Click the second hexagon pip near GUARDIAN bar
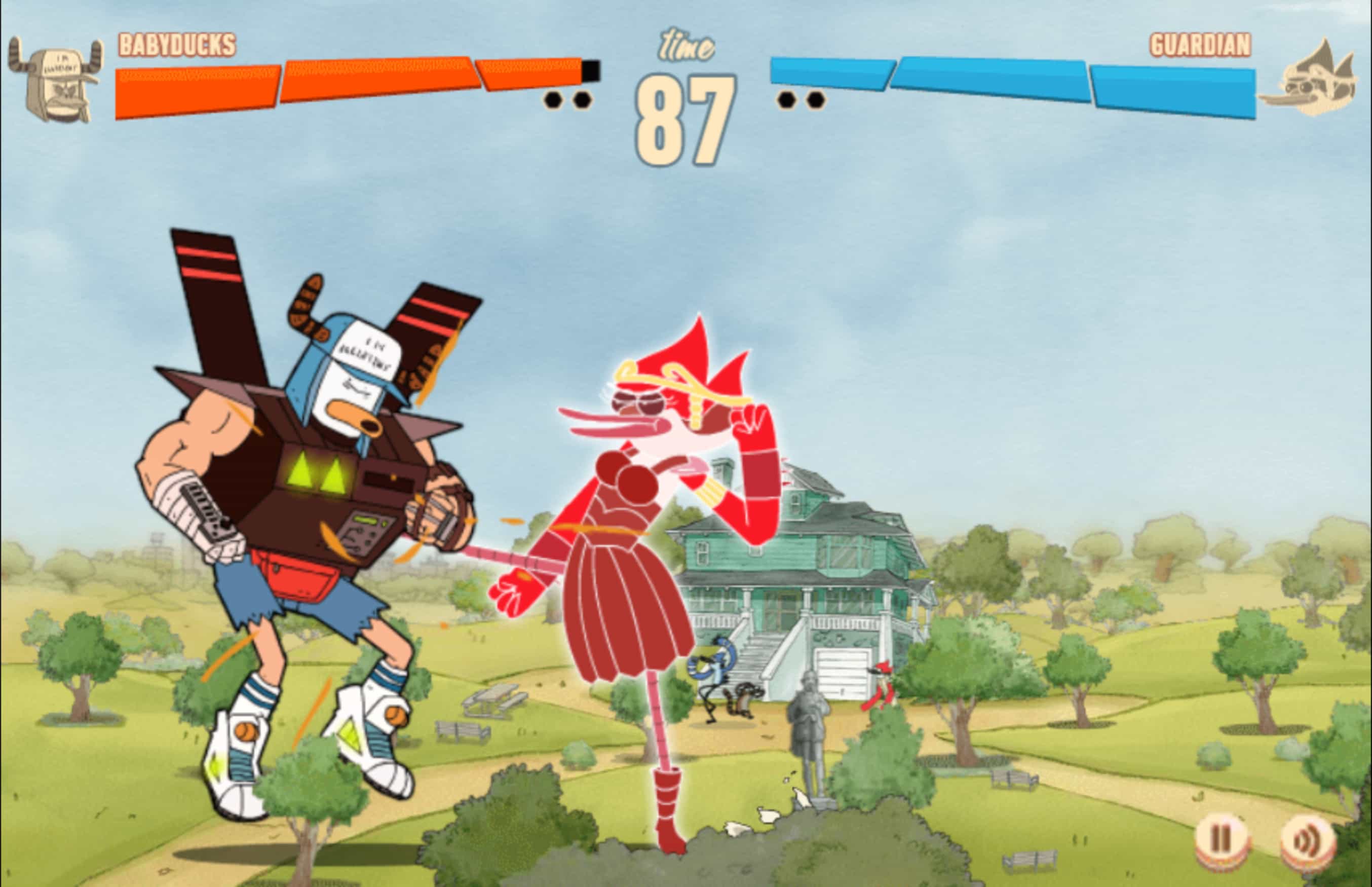 [815, 100]
